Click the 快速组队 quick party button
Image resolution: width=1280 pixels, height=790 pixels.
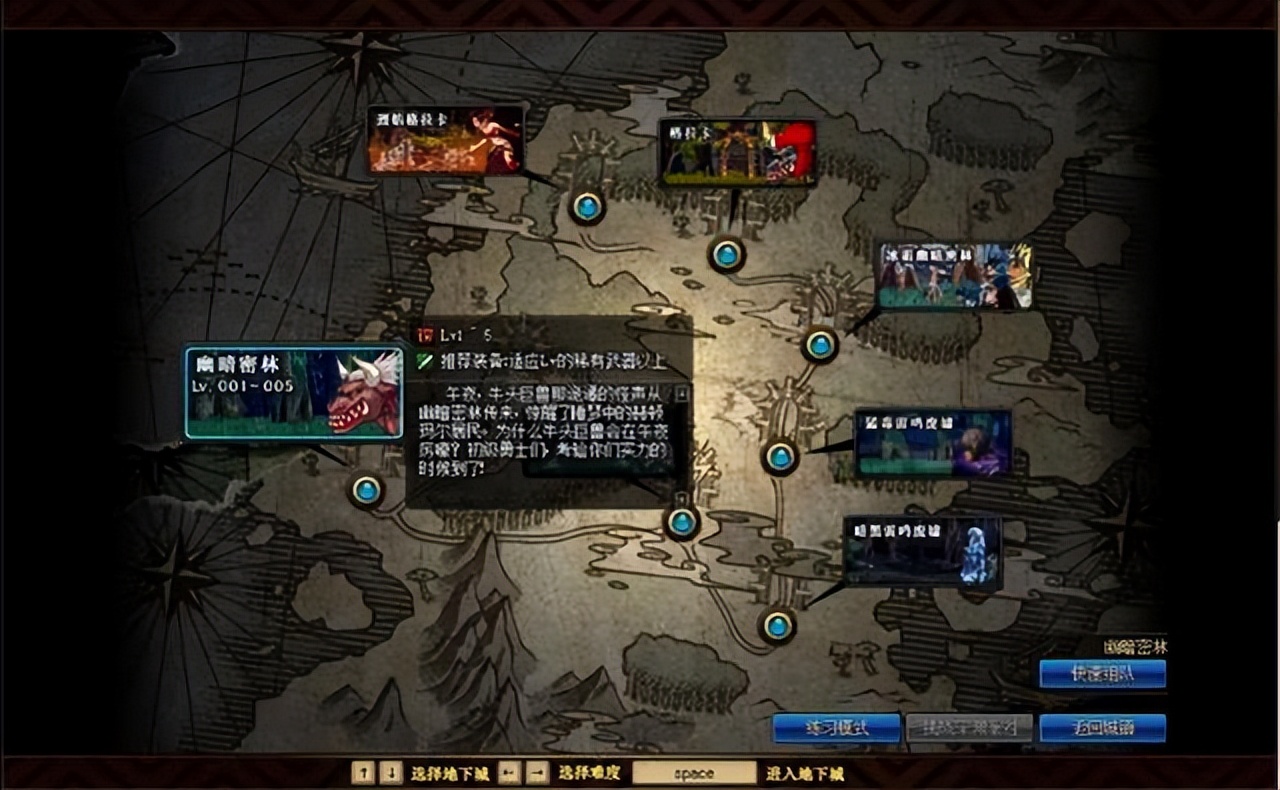pos(1102,674)
